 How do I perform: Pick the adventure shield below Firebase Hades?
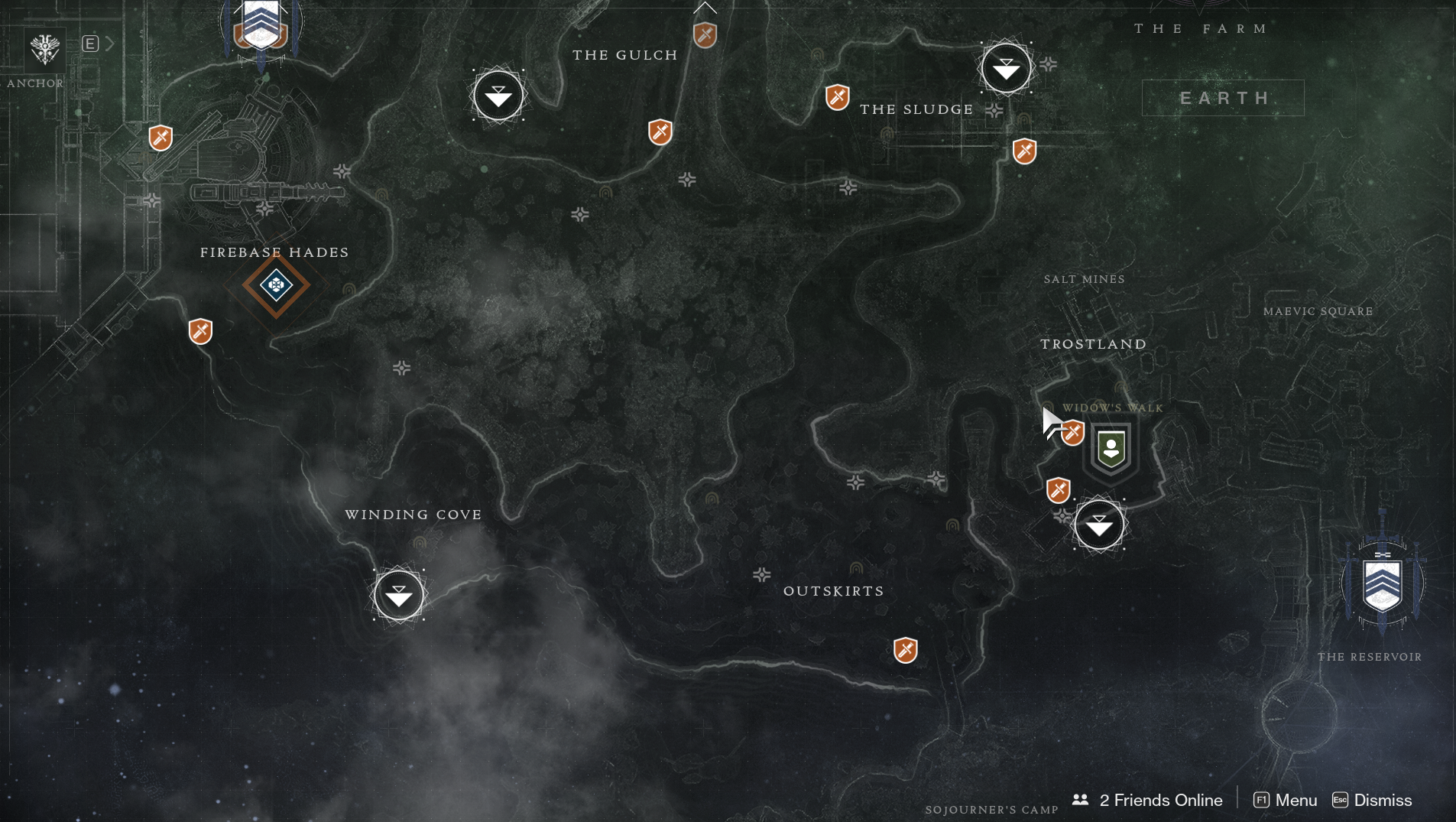pyautogui.click(x=200, y=332)
